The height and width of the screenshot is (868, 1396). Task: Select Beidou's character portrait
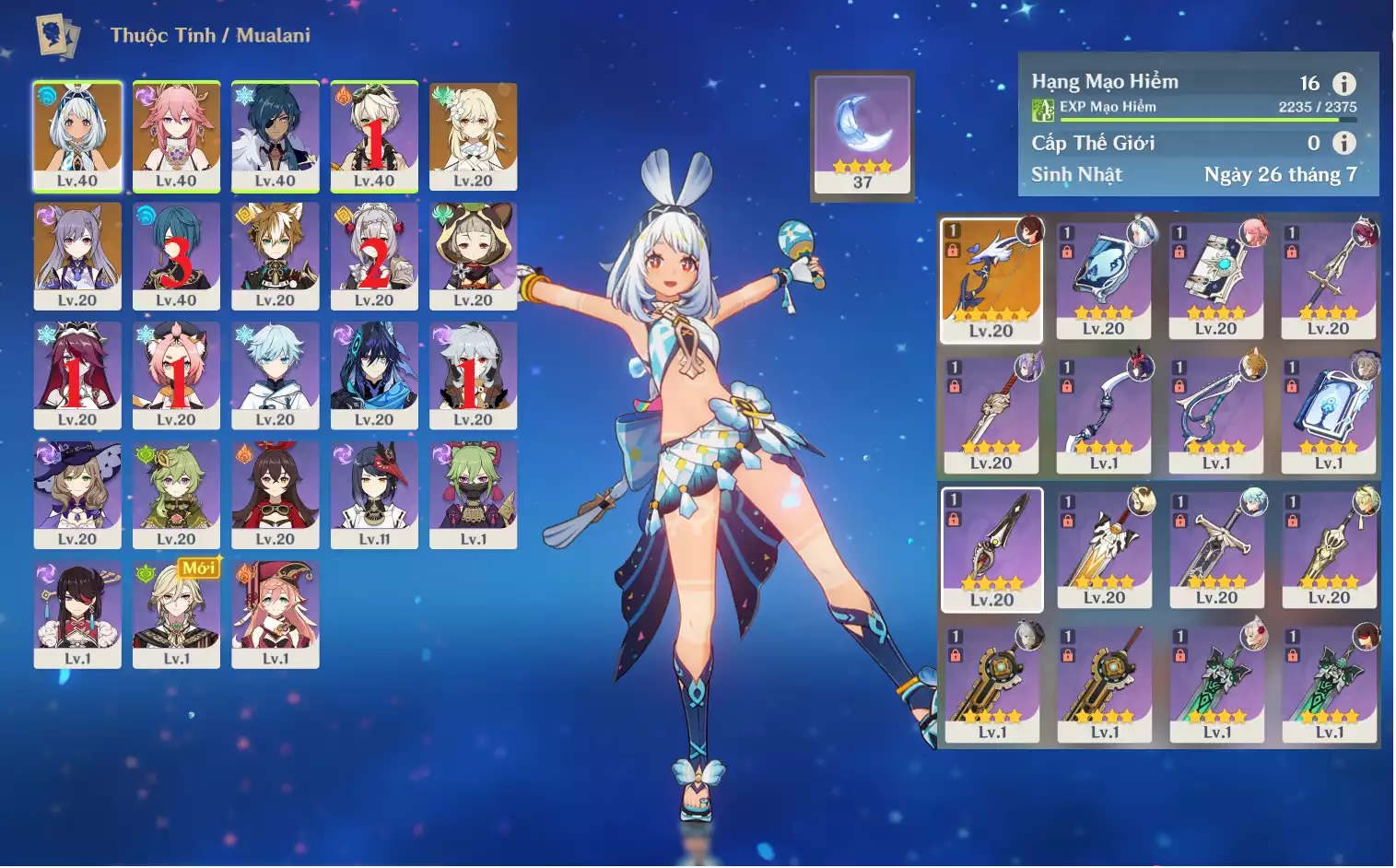77,614
